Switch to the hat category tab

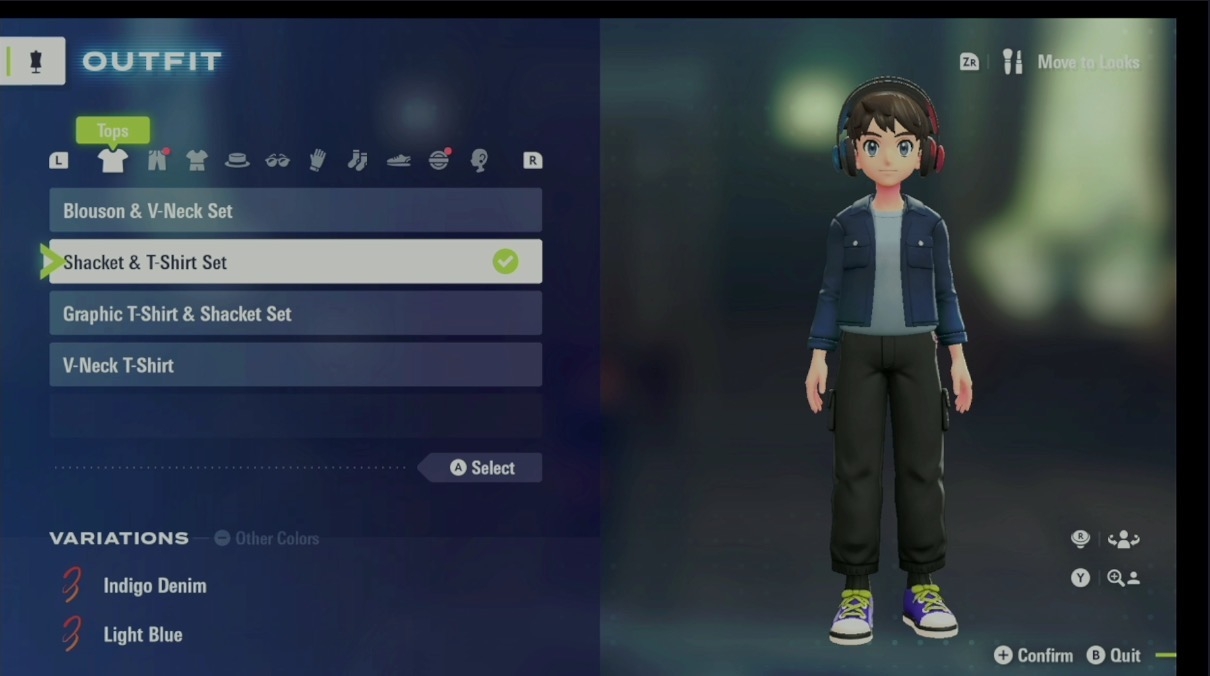(237, 160)
